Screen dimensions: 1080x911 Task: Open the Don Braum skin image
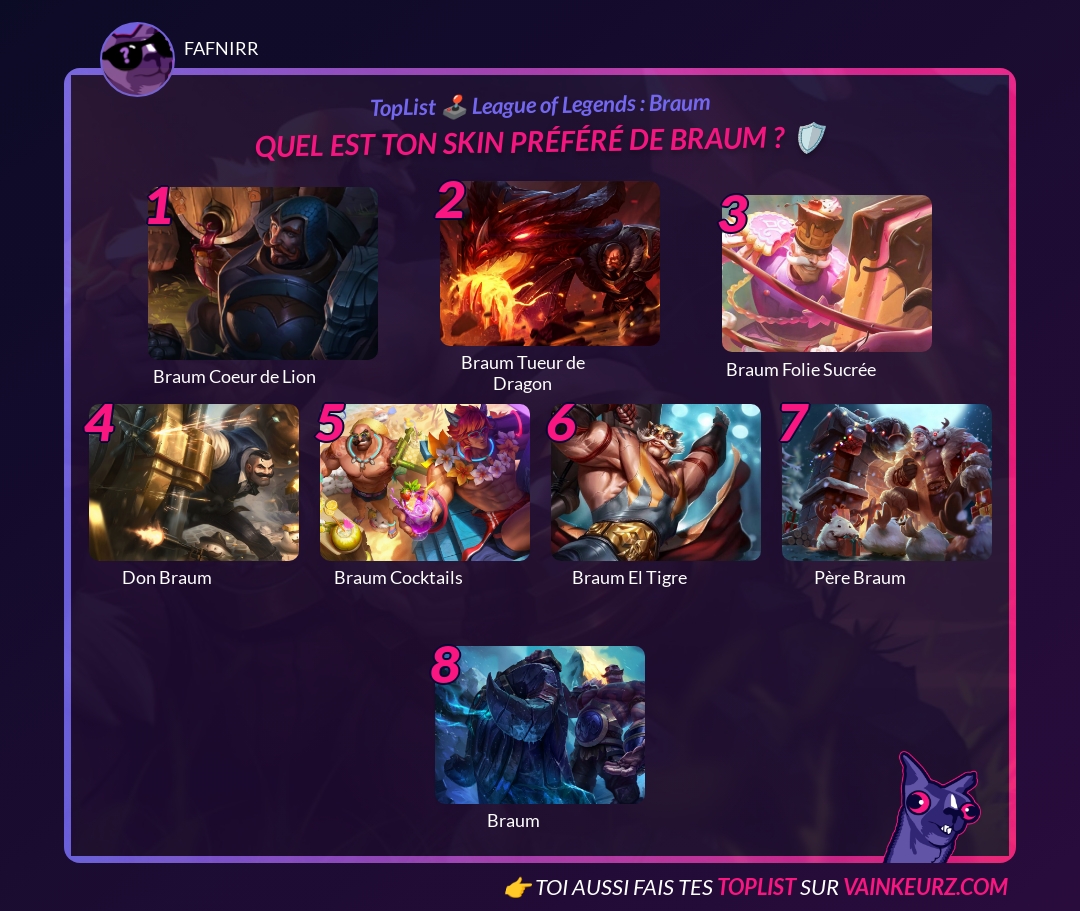point(194,482)
